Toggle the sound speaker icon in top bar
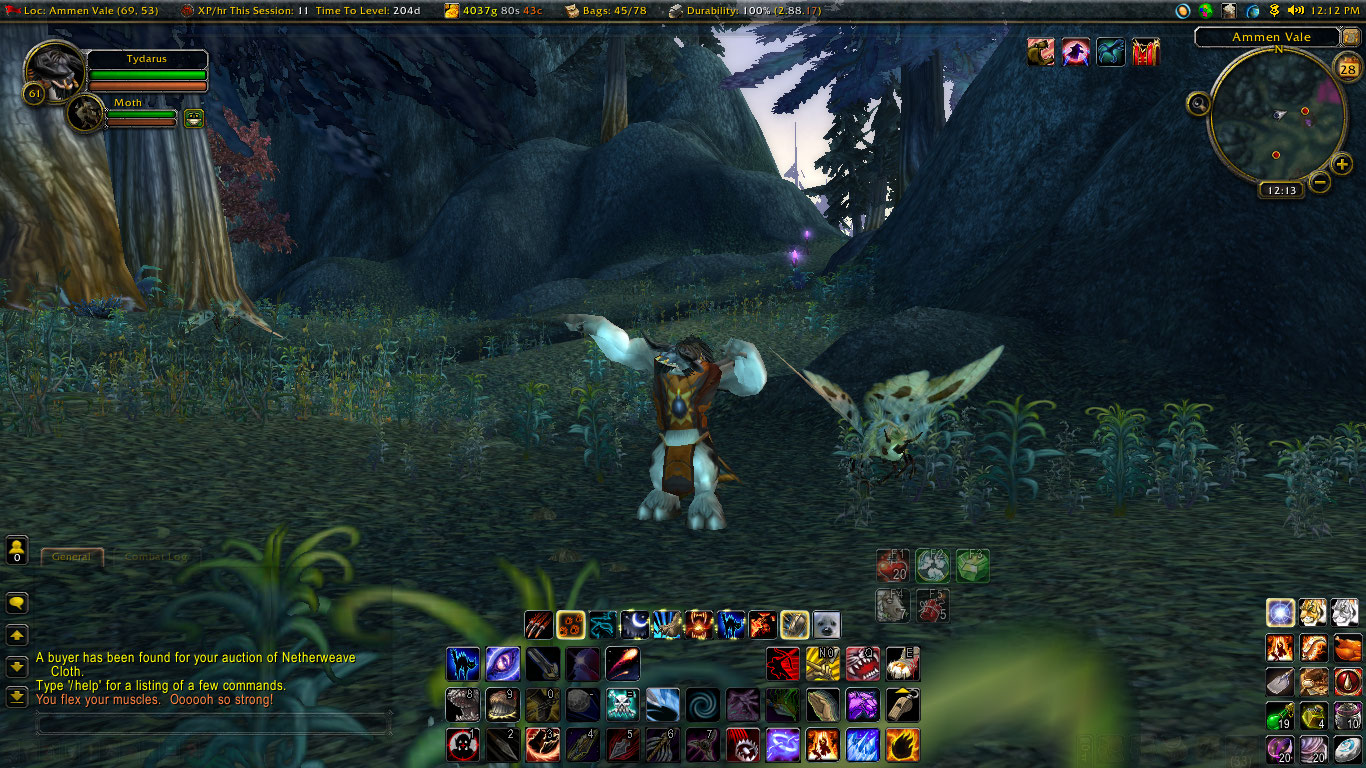Image resolution: width=1366 pixels, height=768 pixels. pyautogui.click(x=1296, y=10)
